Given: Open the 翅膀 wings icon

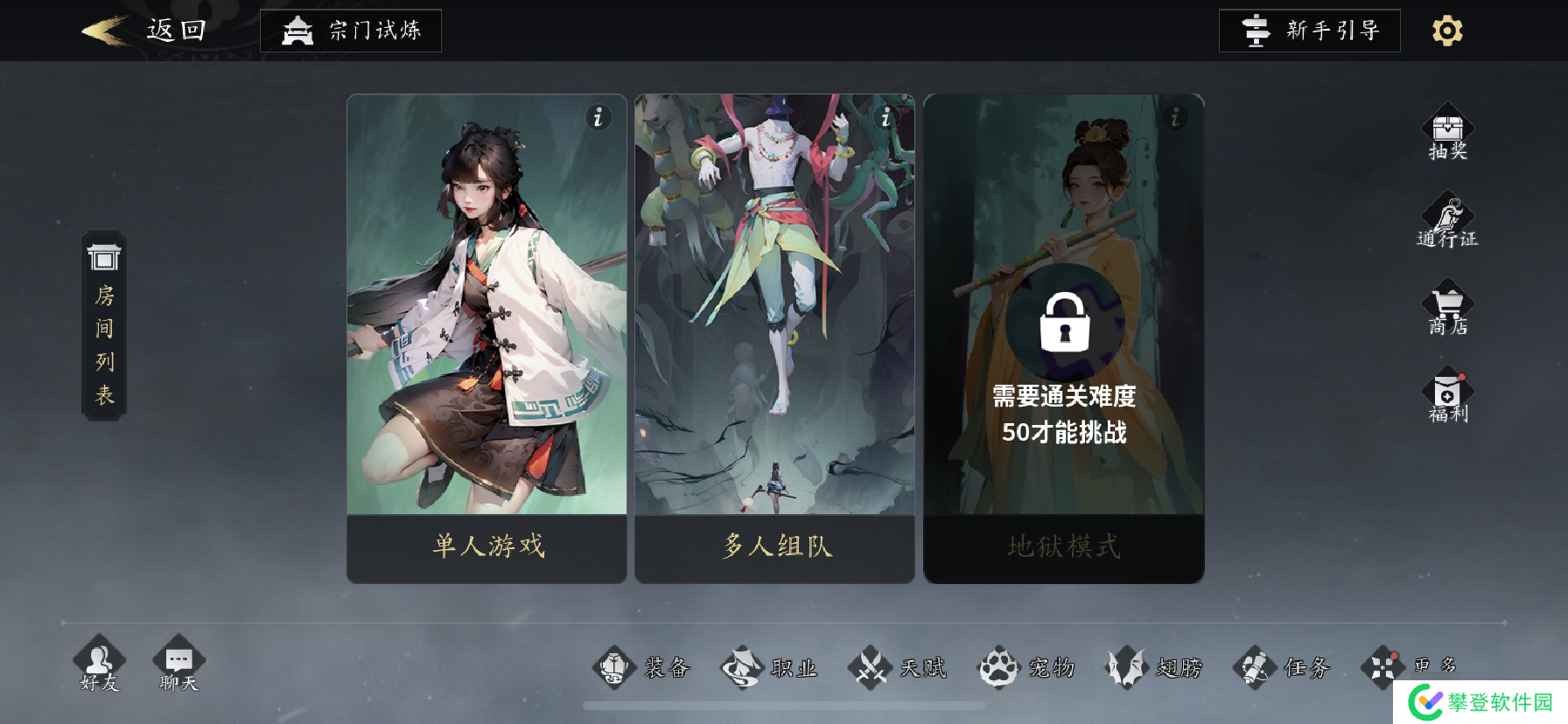Looking at the screenshot, I should 1124,667.
